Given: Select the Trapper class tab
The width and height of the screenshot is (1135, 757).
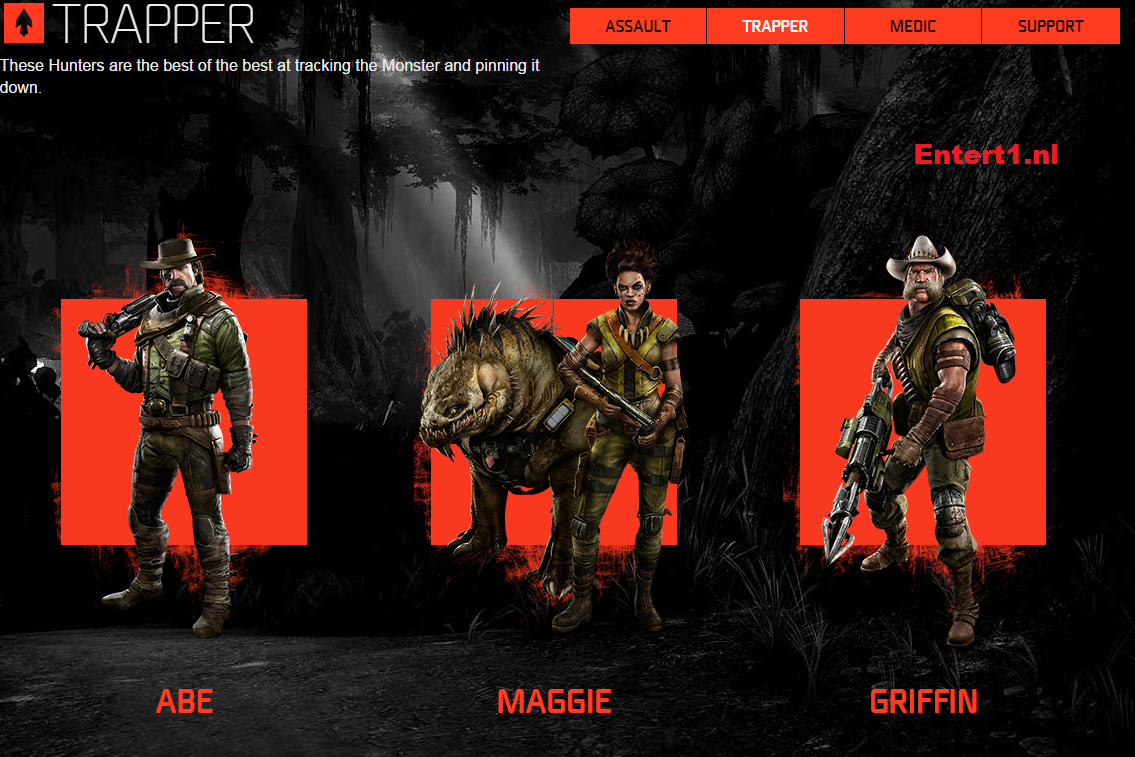Looking at the screenshot, I should pos(775,26).
